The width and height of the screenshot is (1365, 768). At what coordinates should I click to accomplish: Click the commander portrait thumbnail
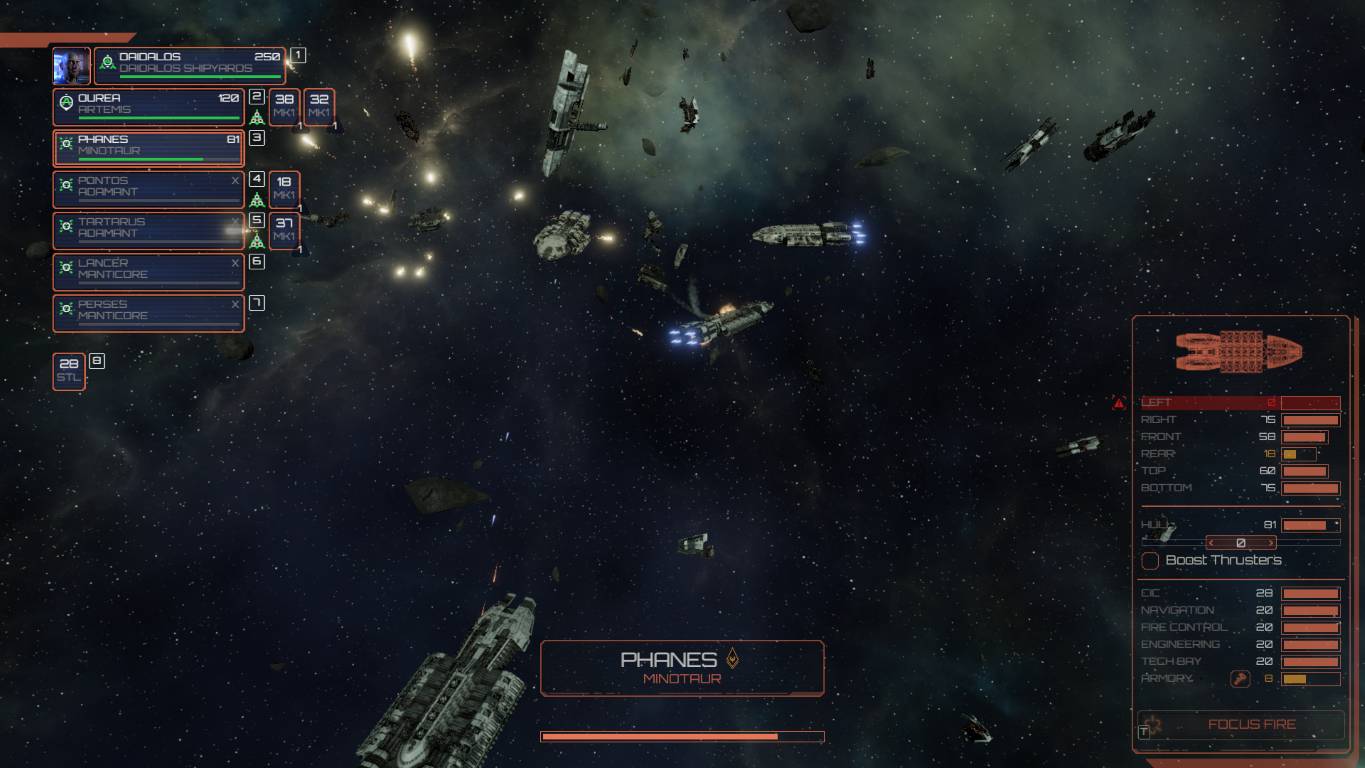tap(72, 66)
